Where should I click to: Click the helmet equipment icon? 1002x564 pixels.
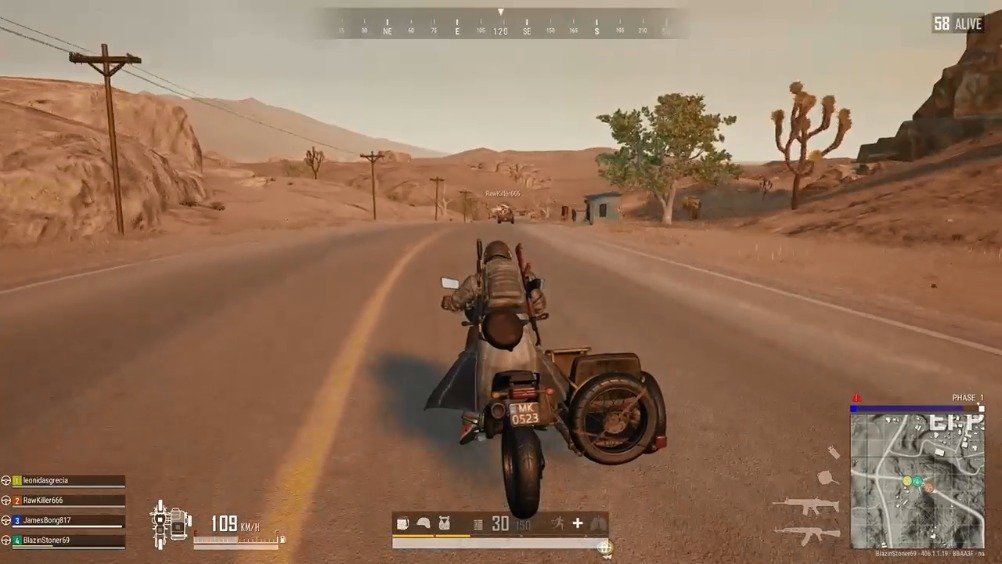pyautogui.click(x=424, y=523)
